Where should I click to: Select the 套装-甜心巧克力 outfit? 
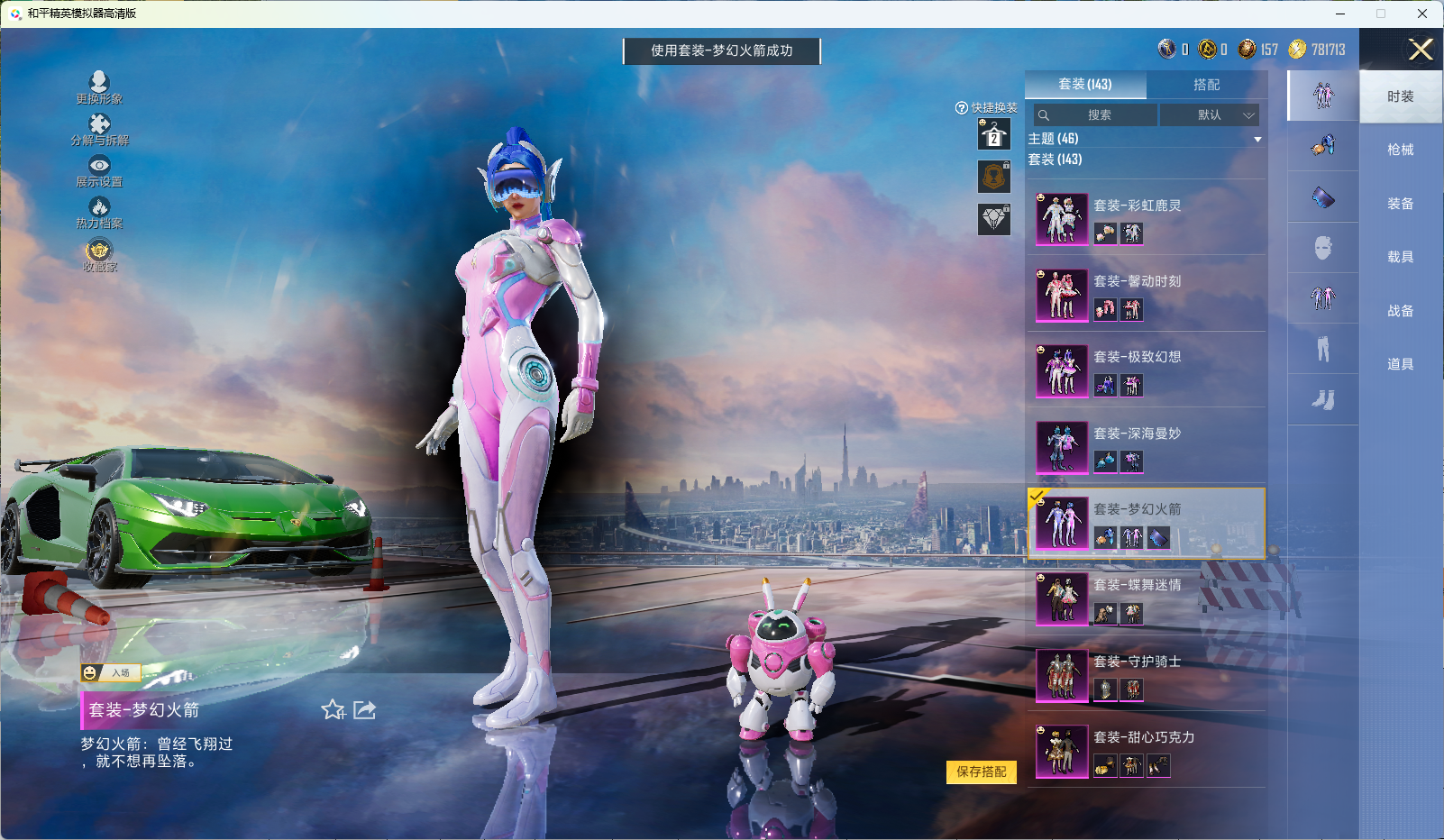tap(1146, 750)
